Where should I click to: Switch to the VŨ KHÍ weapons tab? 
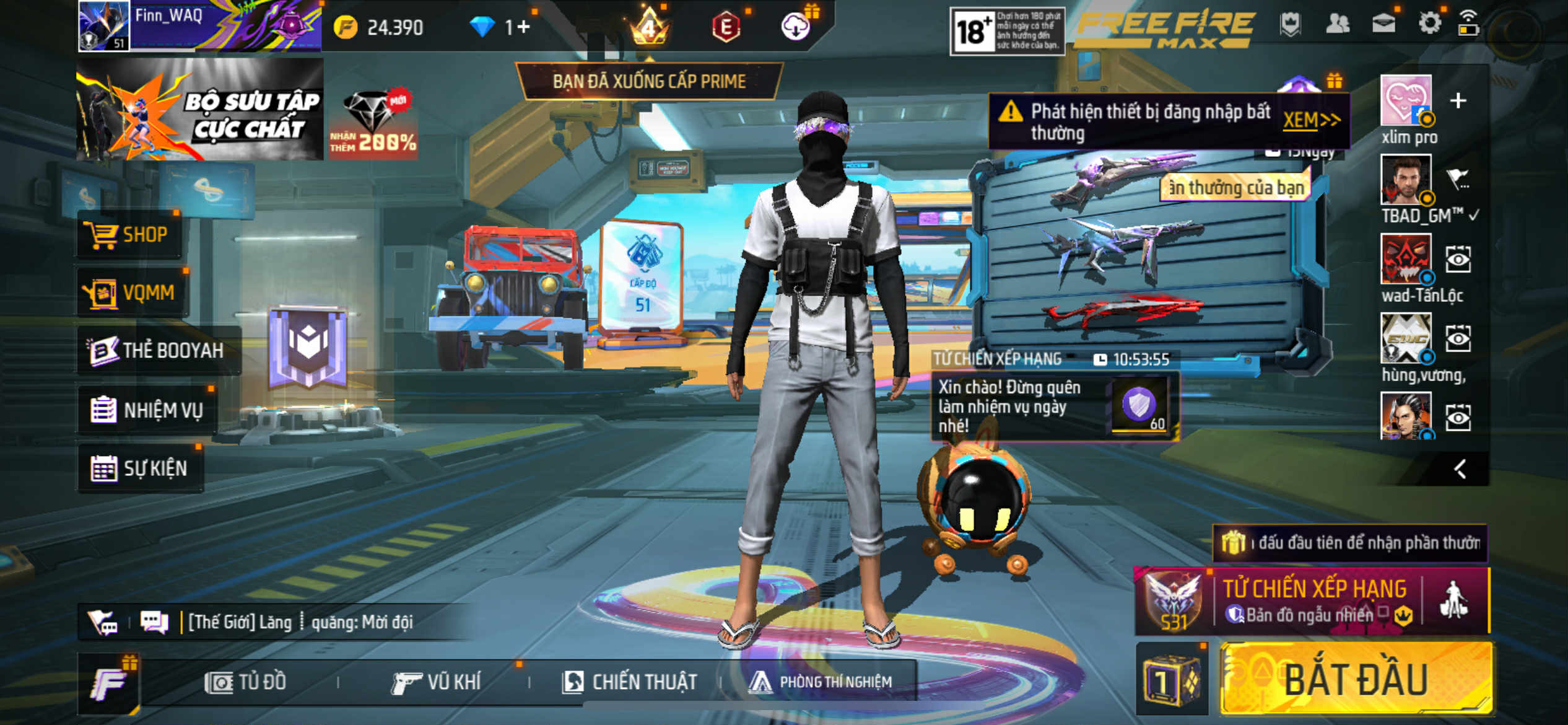(x=437, y=682)
